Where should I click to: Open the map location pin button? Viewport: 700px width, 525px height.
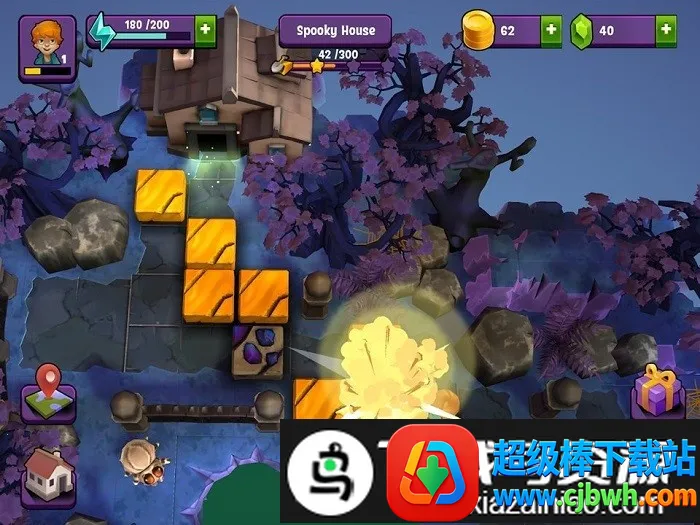pyautogui.click(x=48, y=393)
